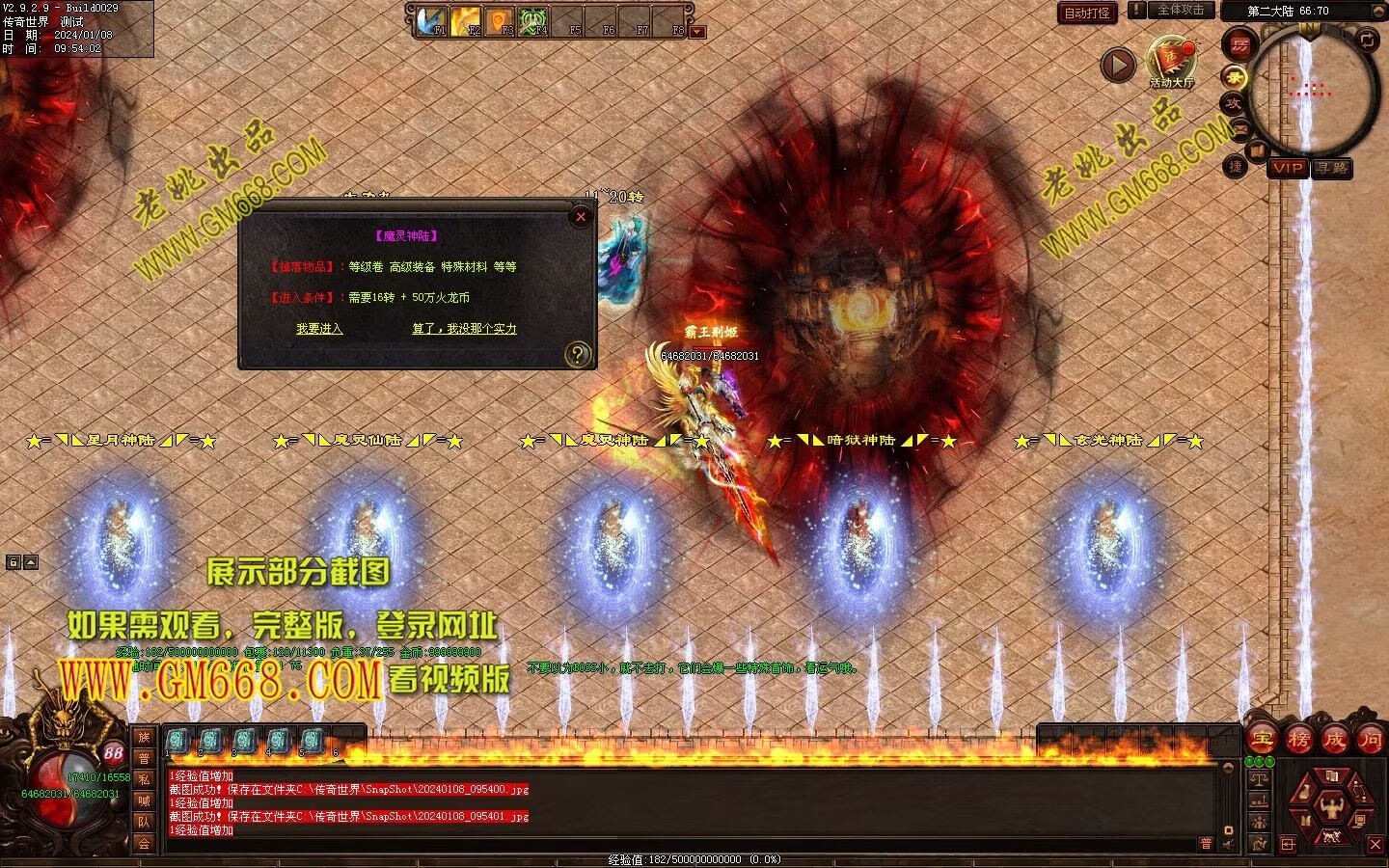Close the 魔灵神陆 dialog window
This screenshot has width=1389, height=868.
coord(581,217)
